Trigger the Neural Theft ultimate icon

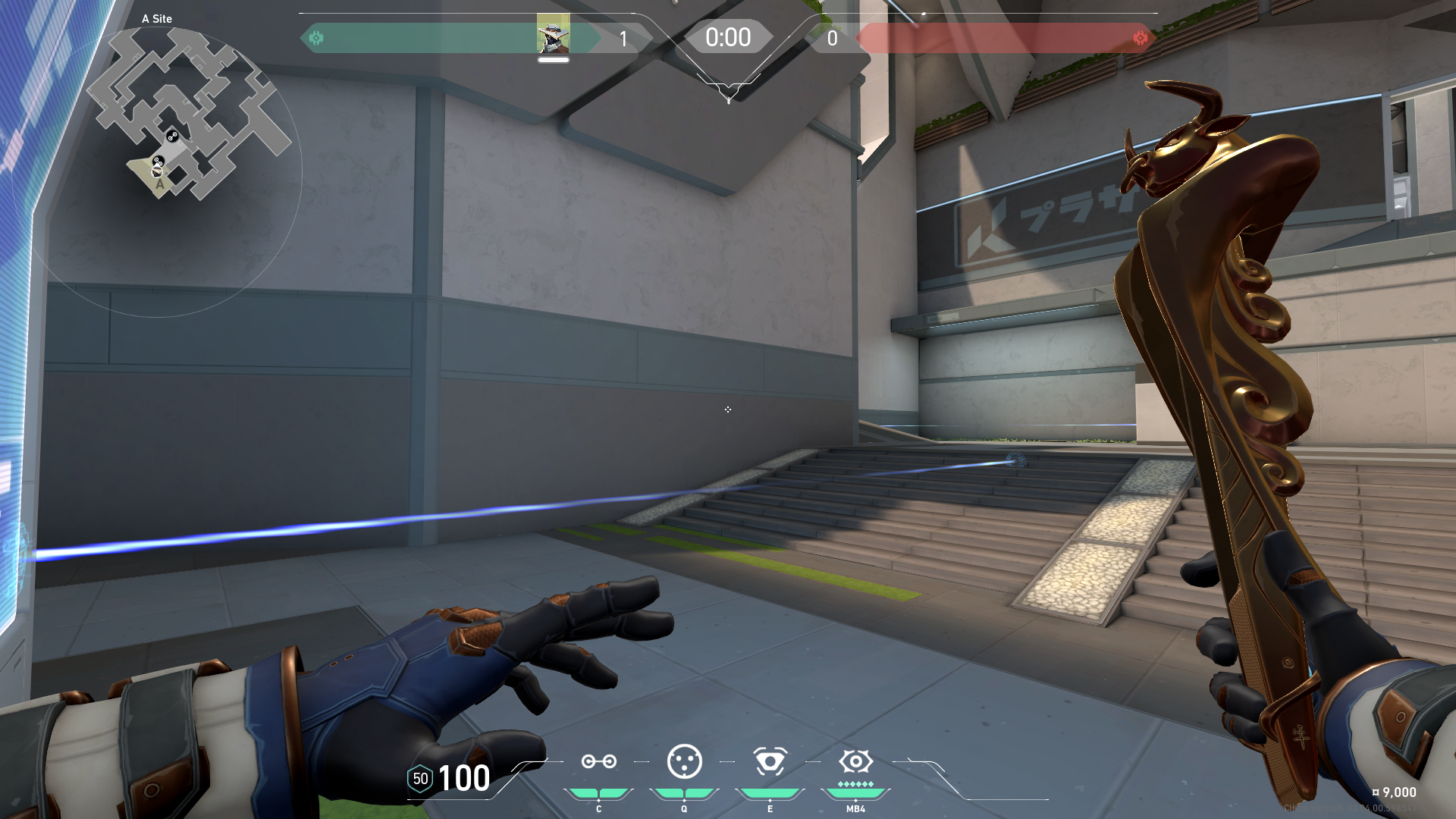(855, 761)
